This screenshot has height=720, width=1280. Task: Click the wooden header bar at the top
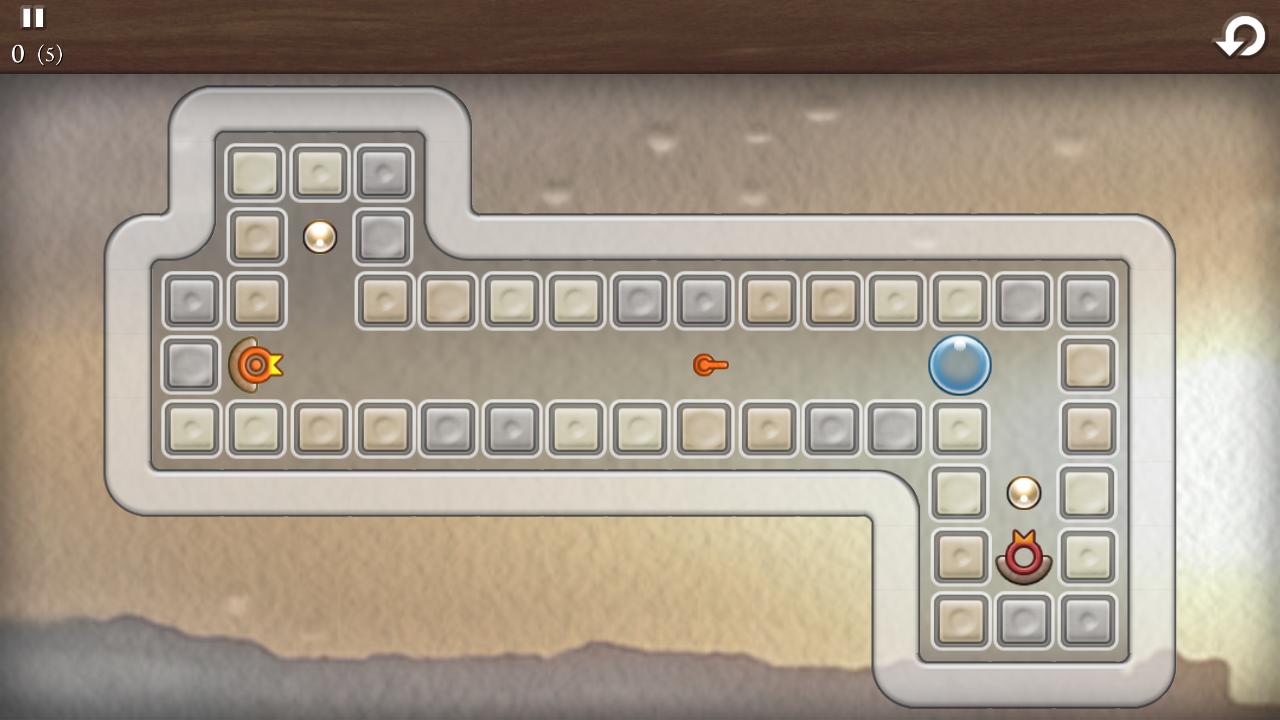[x=640, y=35]
